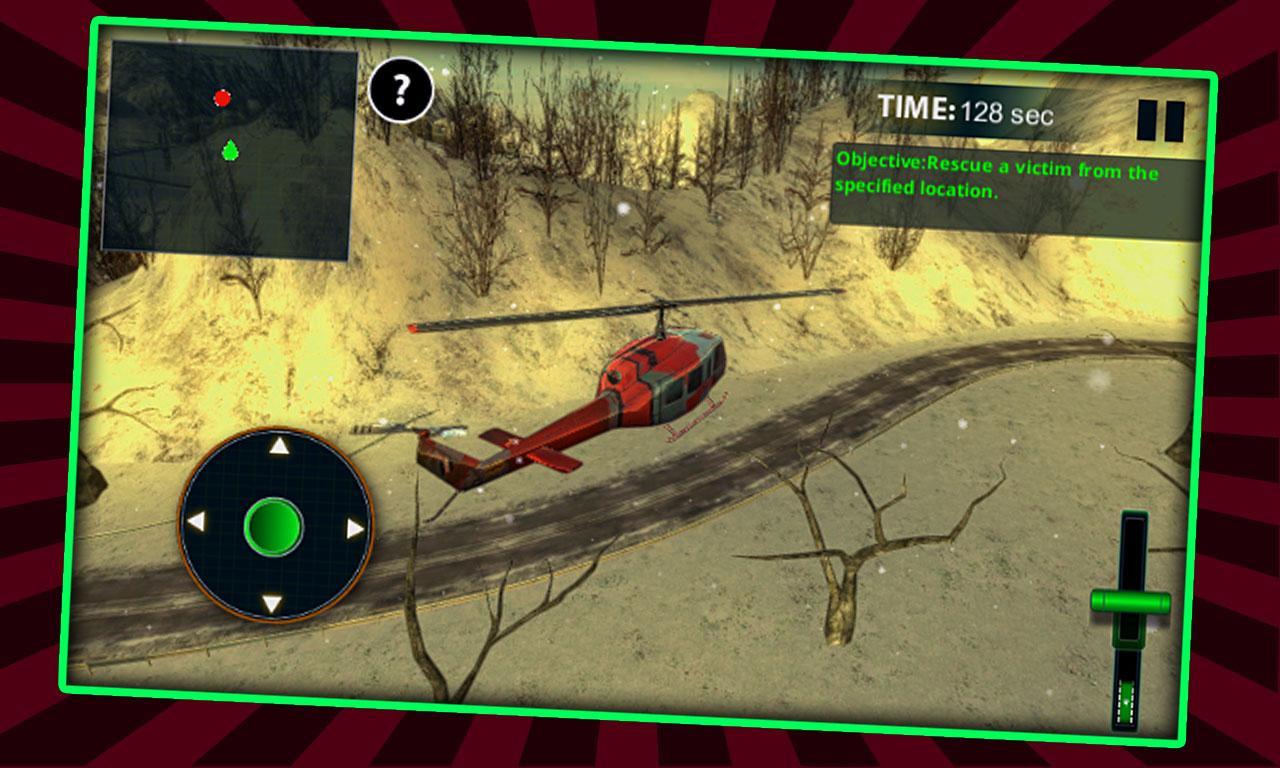Image resolution: width=1280 pixels, height=768 pixels.
Task: Open the help question mark icon
Action: click(x=401, y=92)
